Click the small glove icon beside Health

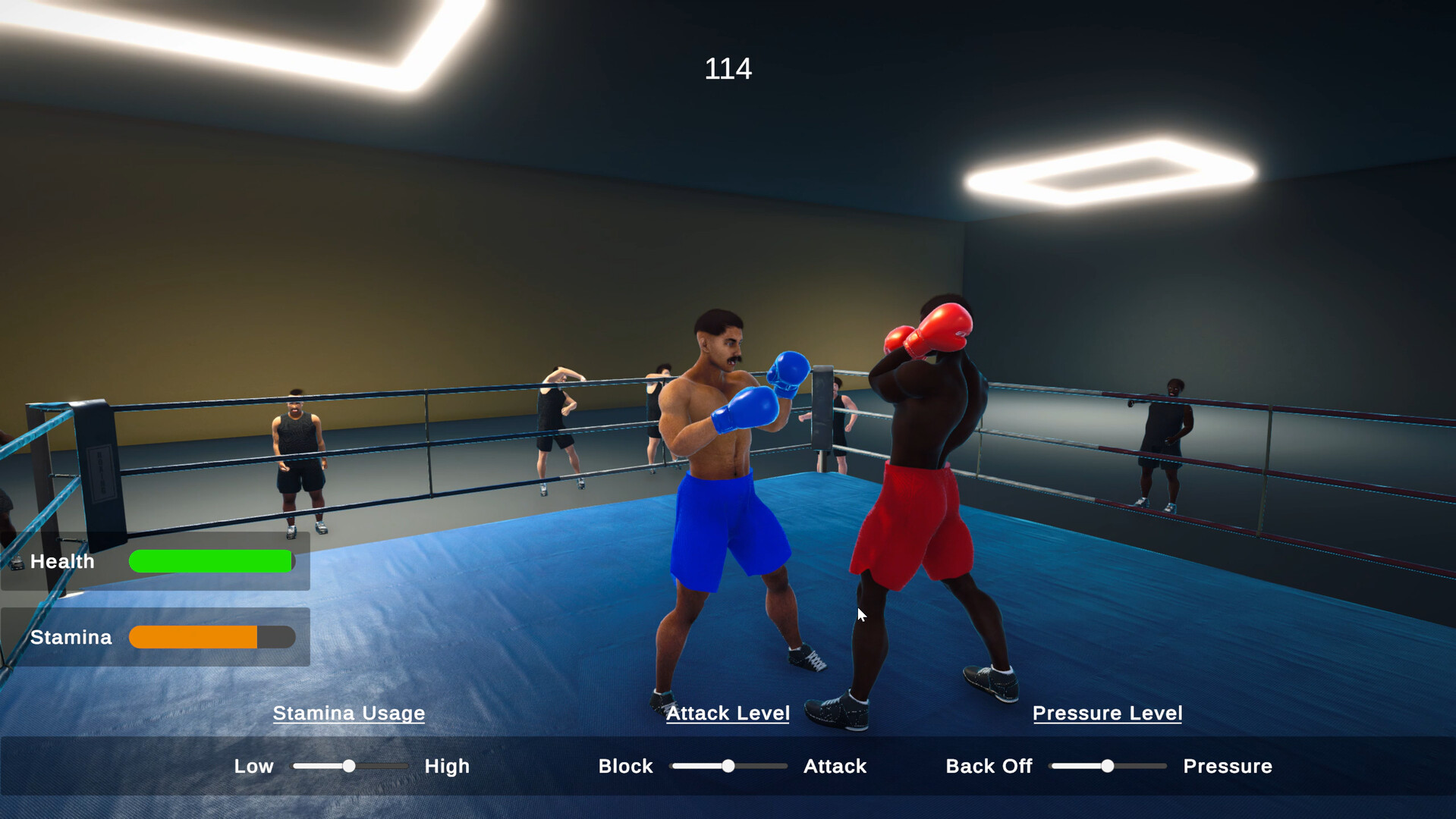click(17, 561)
